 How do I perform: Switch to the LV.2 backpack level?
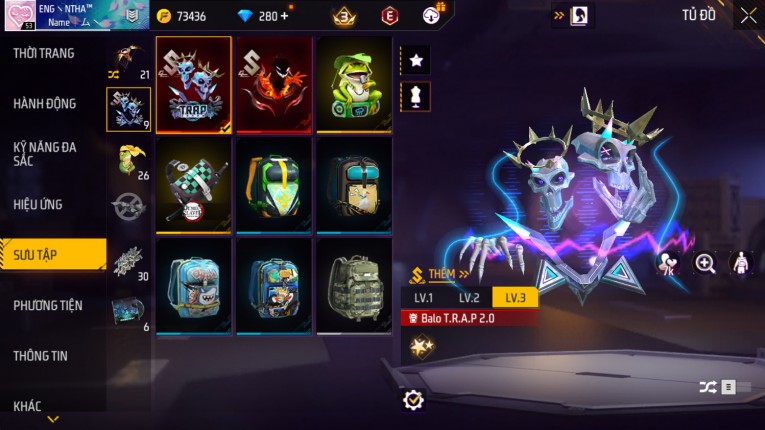[x=469, y=298]
